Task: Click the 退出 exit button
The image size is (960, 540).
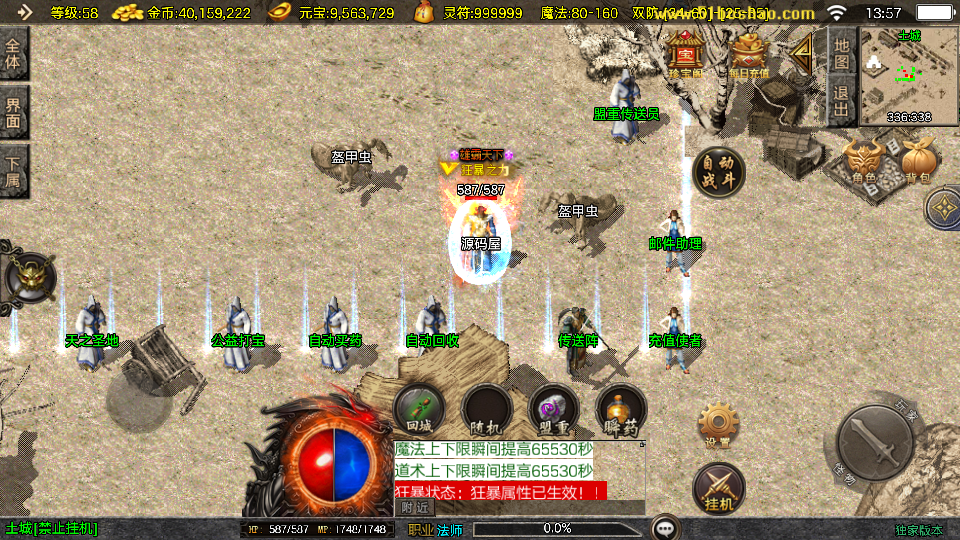Action: tap(842, 101)
